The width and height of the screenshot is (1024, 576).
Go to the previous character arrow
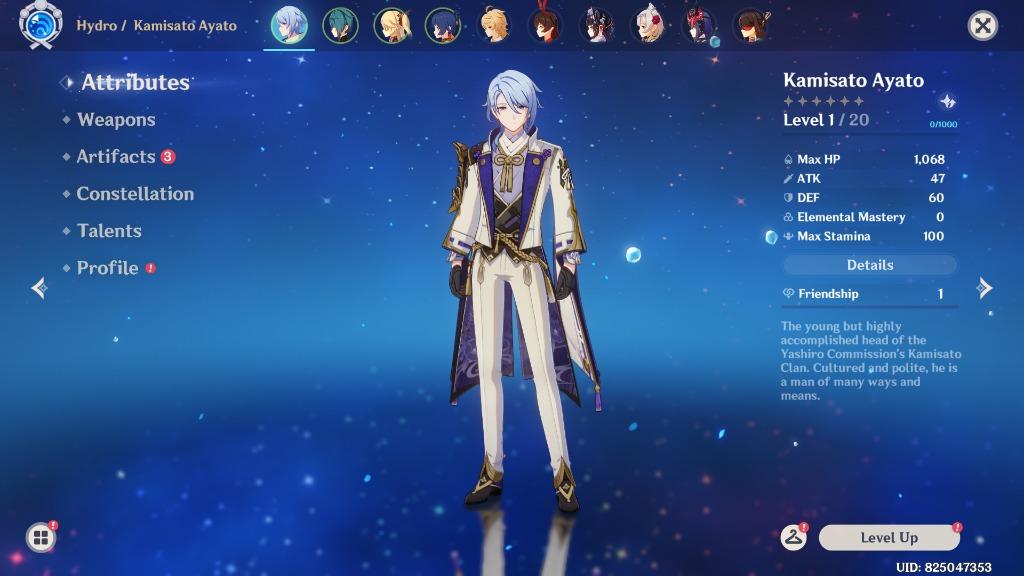coord(39,288)
